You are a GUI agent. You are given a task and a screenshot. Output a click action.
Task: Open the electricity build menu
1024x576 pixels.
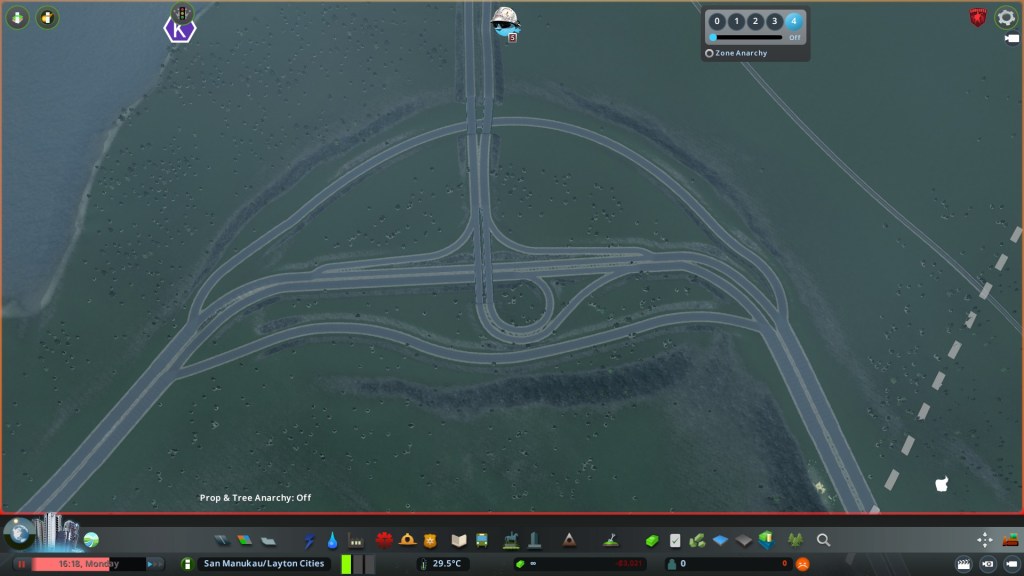(309, 540)
